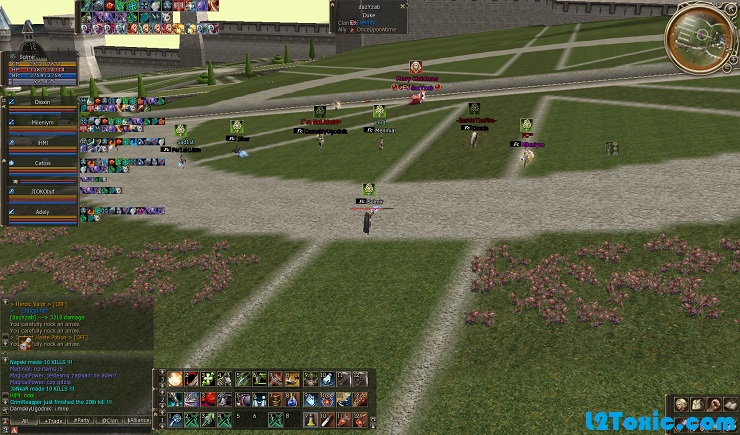Activate the fiery orb skill on hotbar

coord(175,379)
